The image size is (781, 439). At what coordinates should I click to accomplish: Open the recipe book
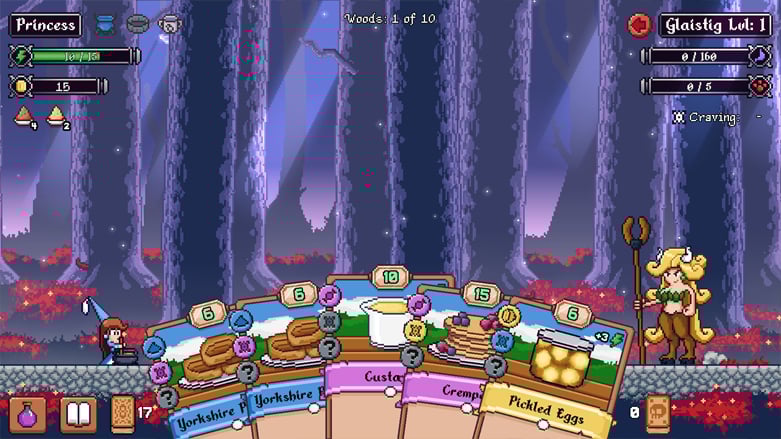[78, 414]
